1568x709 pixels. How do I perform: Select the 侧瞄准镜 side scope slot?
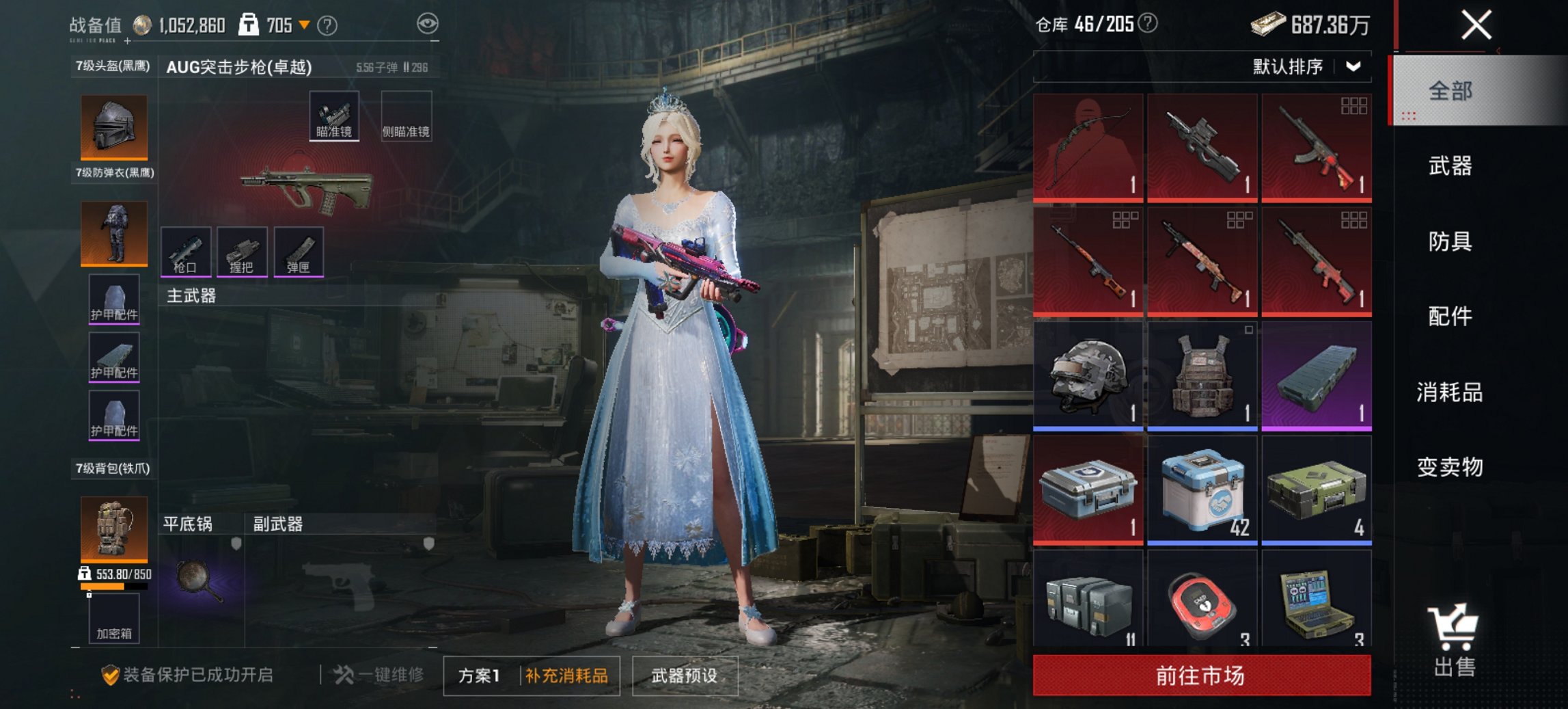coord(406,116)
